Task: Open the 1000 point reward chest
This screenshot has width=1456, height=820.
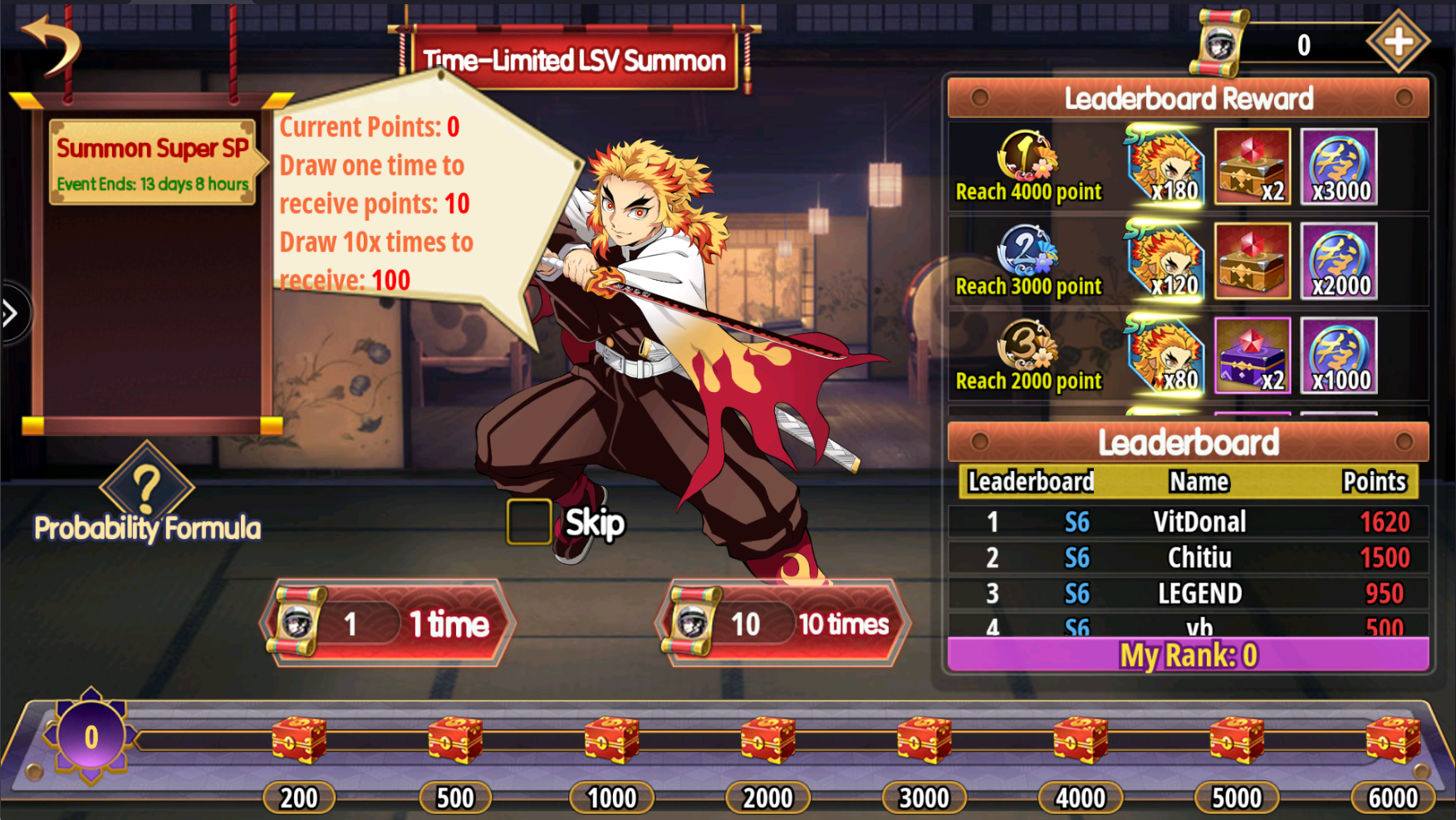Action: click(x=612, y=739)
